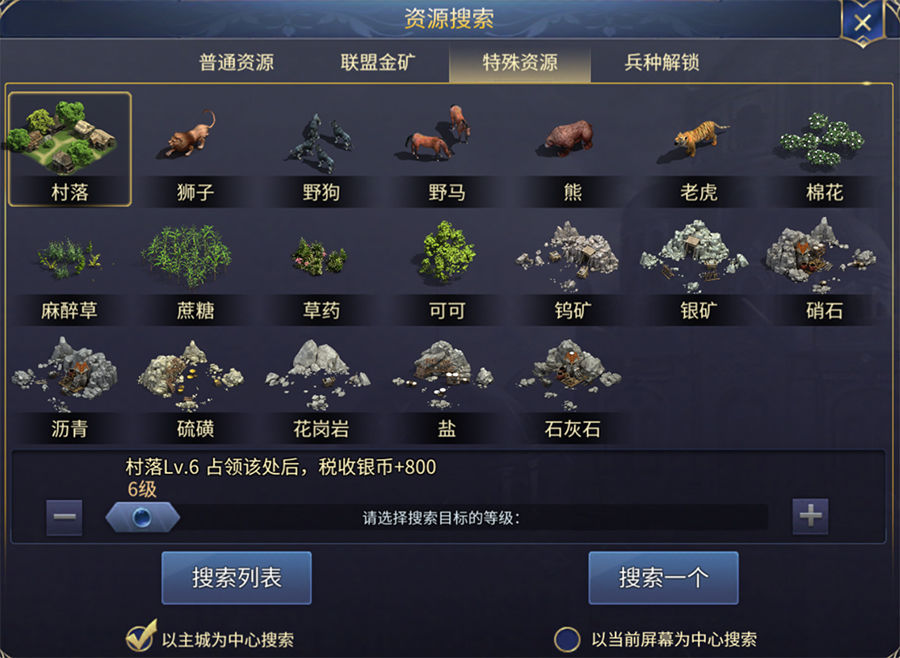The width and height of the screenshot is (900, 658).
Task: Decrease search level with minus button
Action: point(64,517)
